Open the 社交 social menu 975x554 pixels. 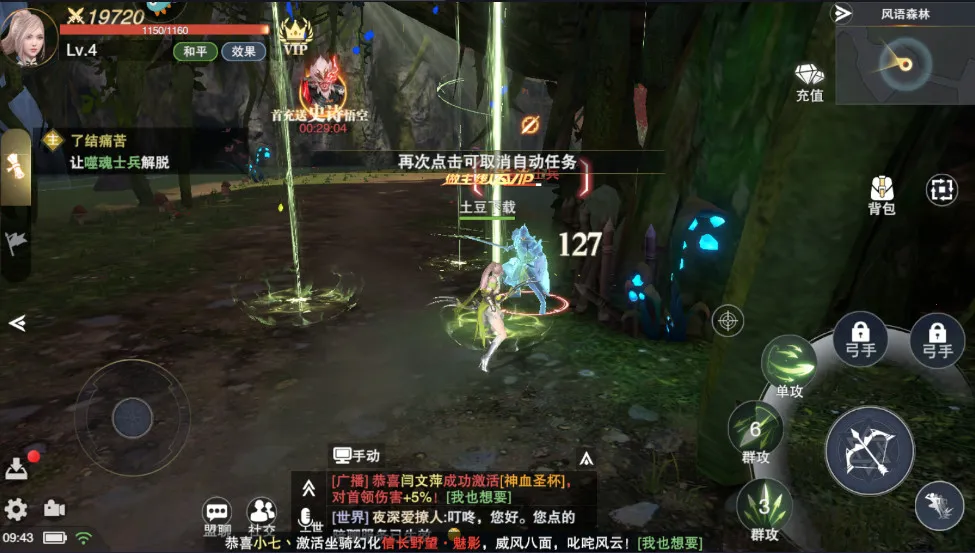tap(262, 515)
